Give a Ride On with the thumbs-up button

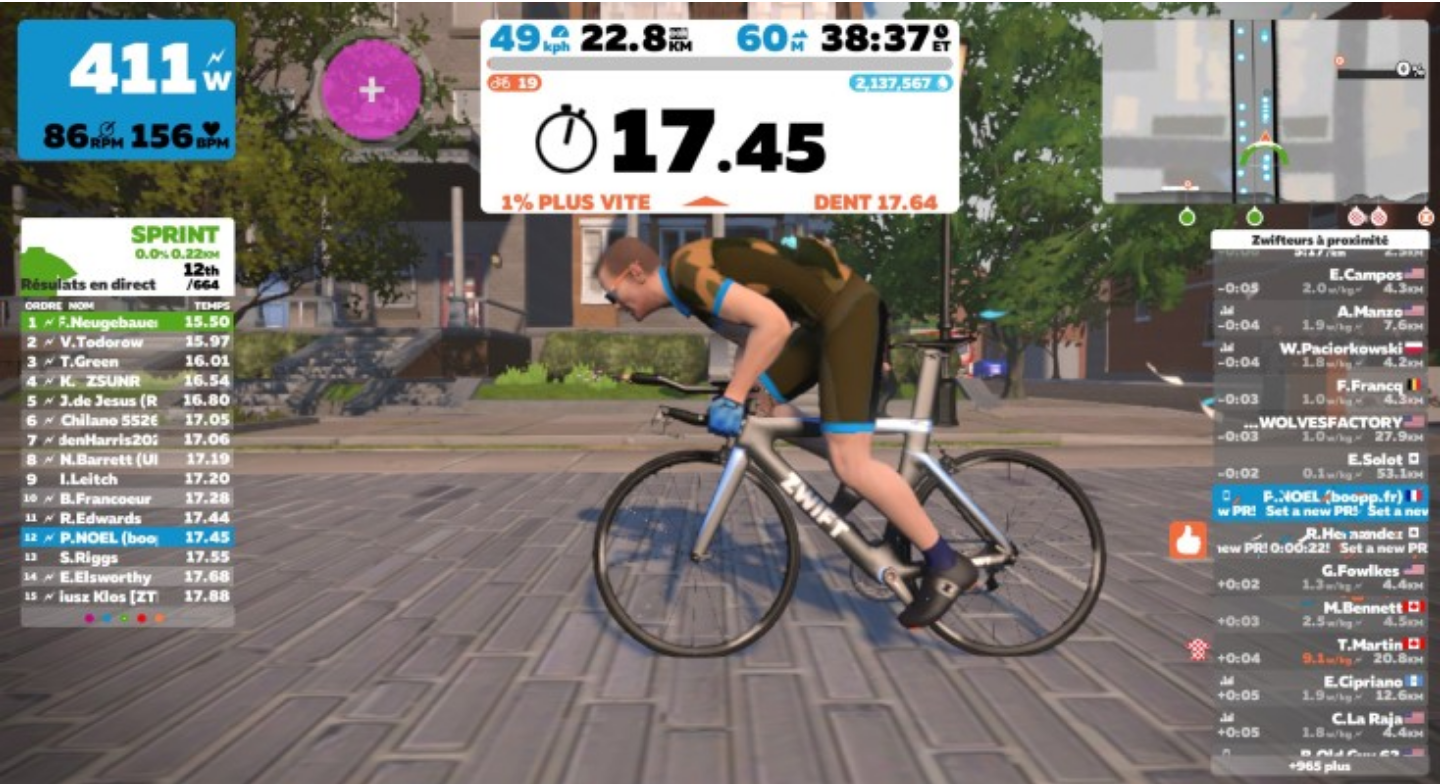point(1188,541)
